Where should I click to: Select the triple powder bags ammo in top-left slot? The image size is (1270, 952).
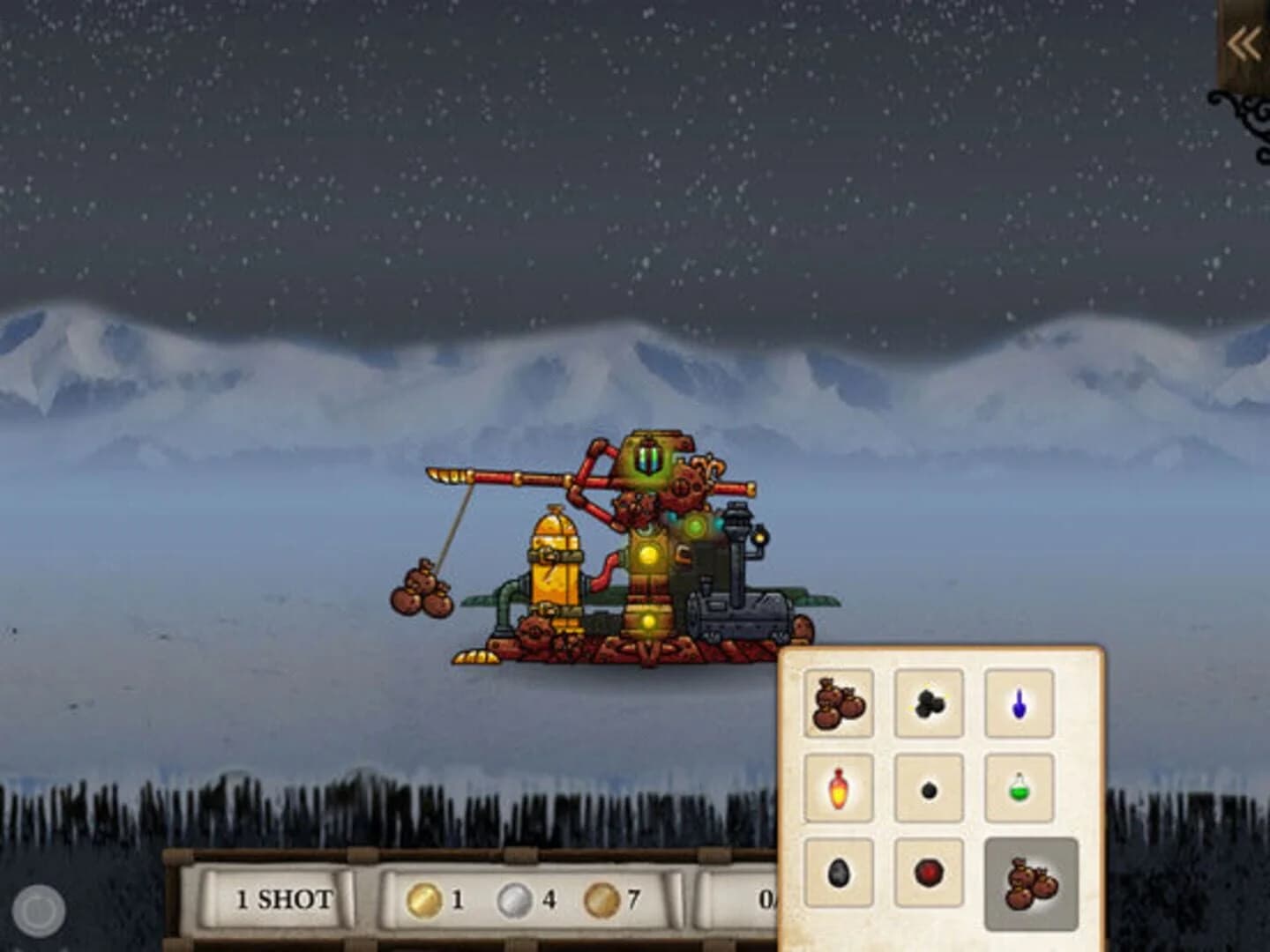tap(838, 703)
